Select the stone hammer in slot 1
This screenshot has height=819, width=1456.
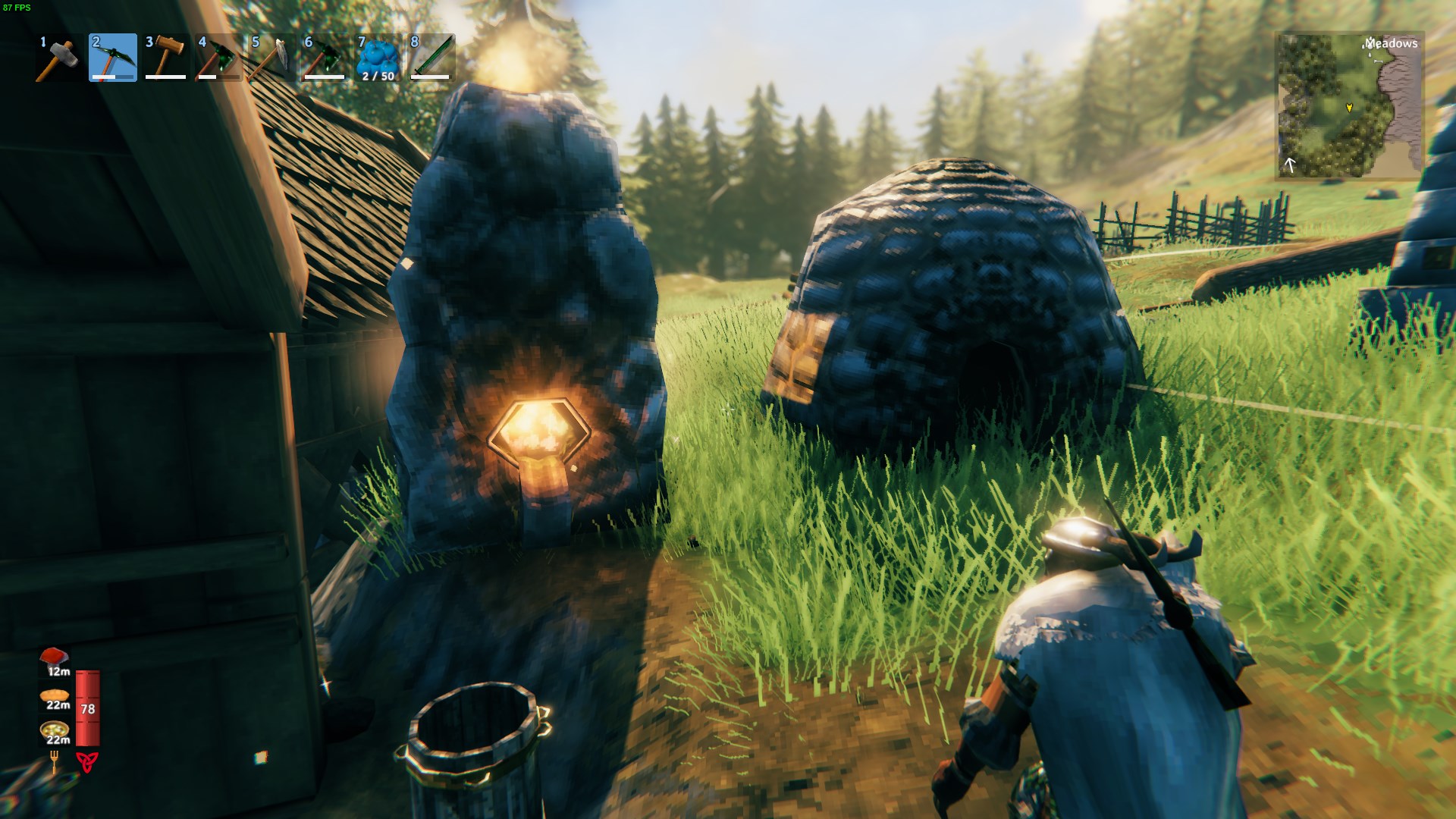(59, 58)
